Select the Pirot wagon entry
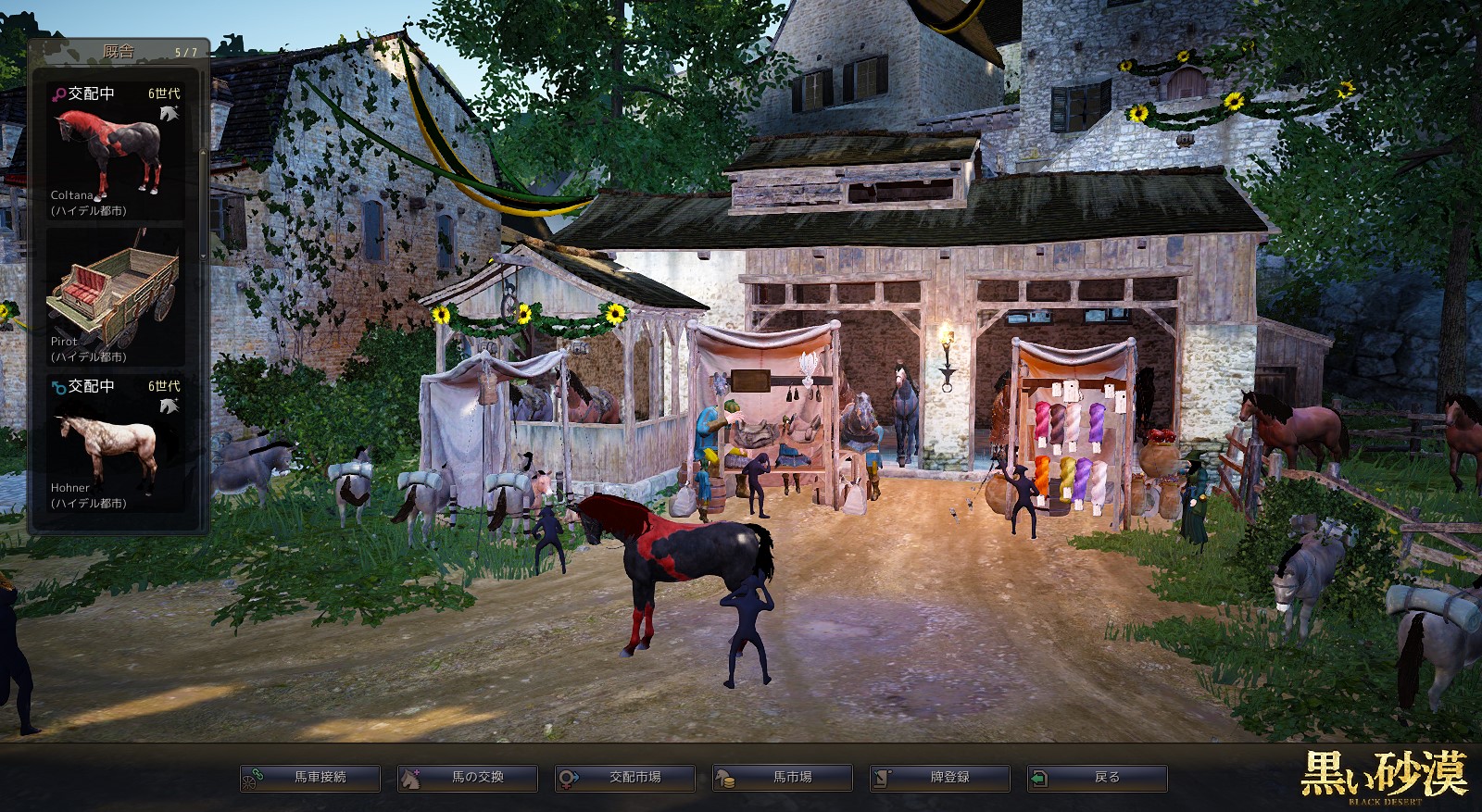The image size is (1482, 812). (115, 298)
